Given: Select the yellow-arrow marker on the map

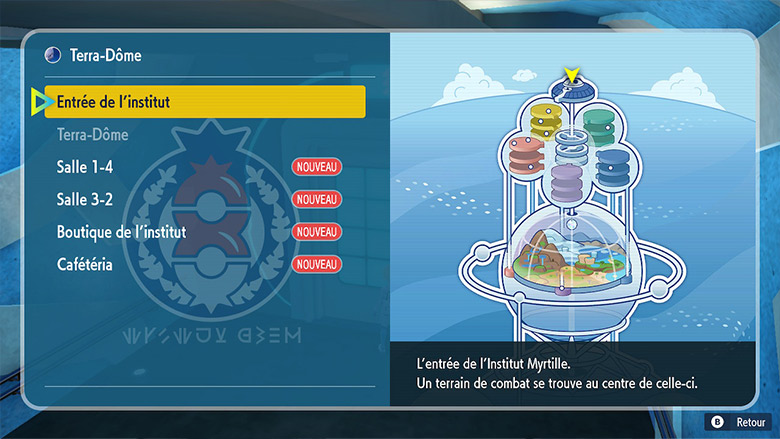Looking at the screenshot, I should point(572,76).
